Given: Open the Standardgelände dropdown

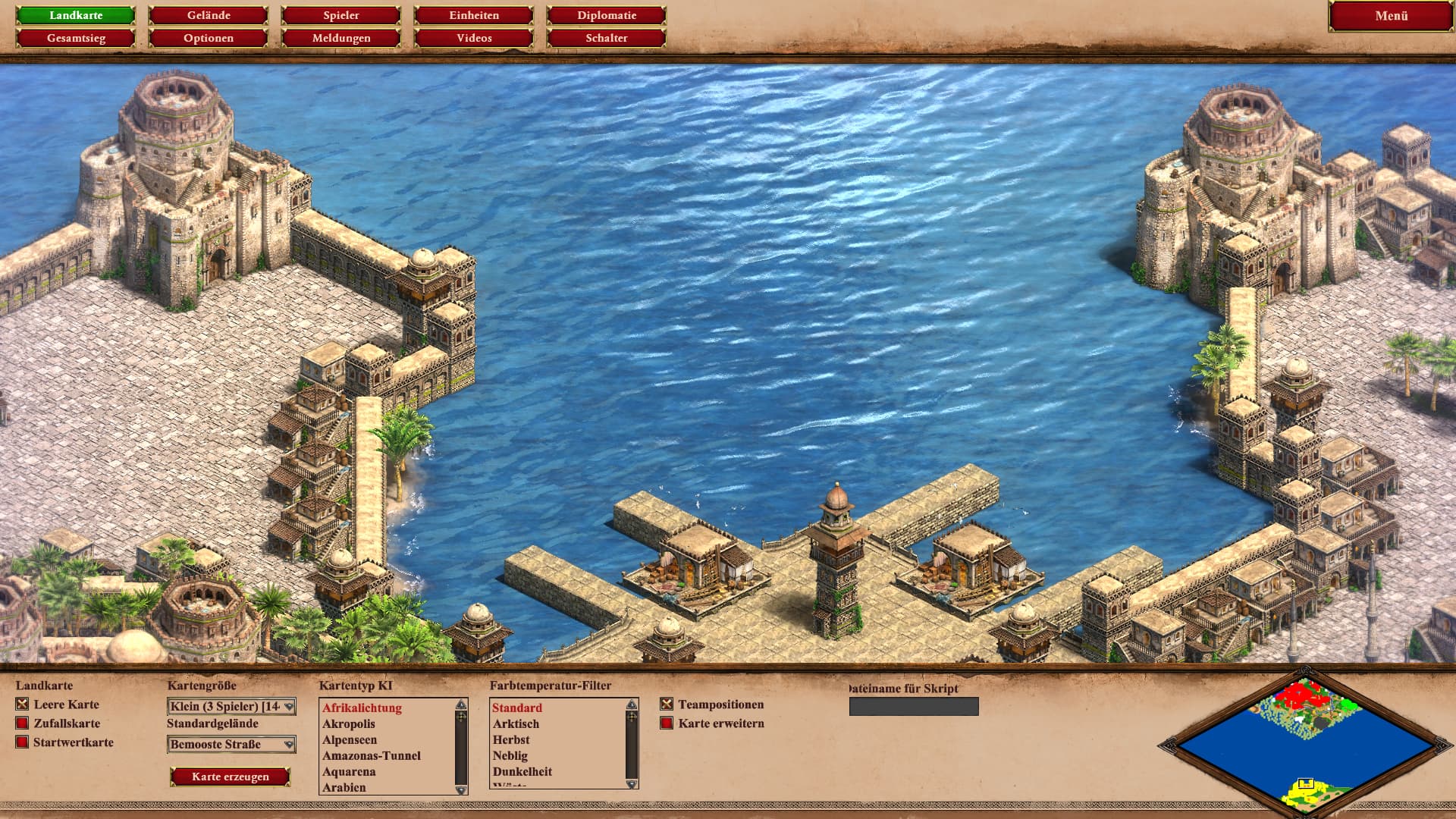Looking at the screenshot, I should click(x=231, y=745).
